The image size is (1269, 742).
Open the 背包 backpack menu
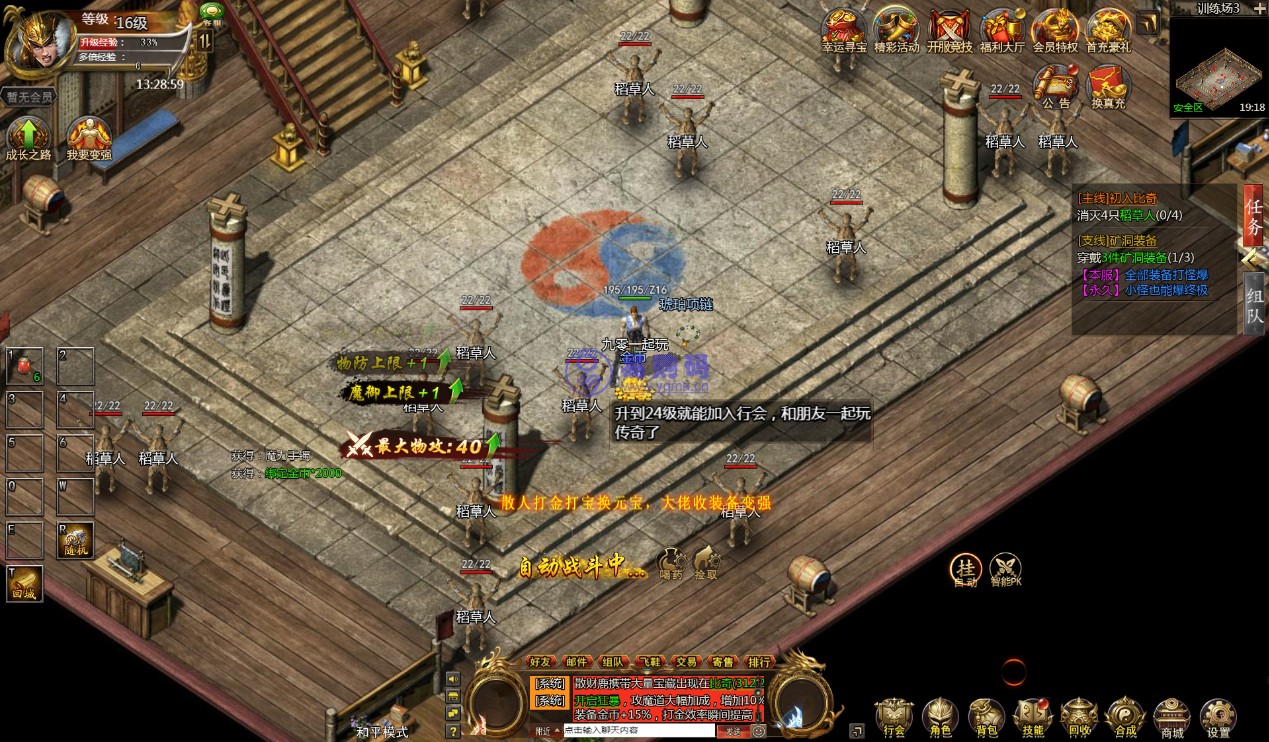985,715
